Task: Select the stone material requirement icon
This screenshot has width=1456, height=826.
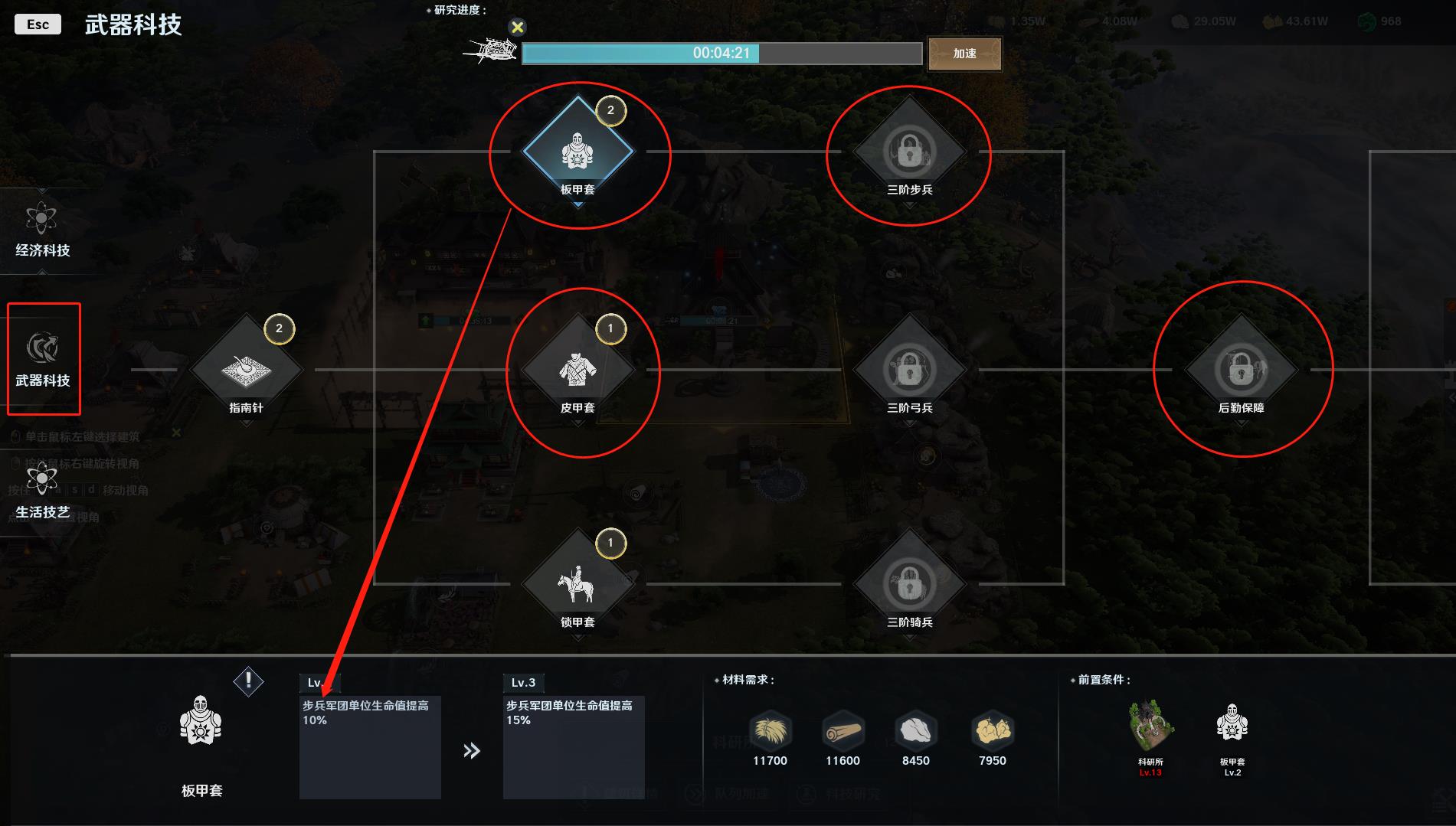Action: [915, 731]
